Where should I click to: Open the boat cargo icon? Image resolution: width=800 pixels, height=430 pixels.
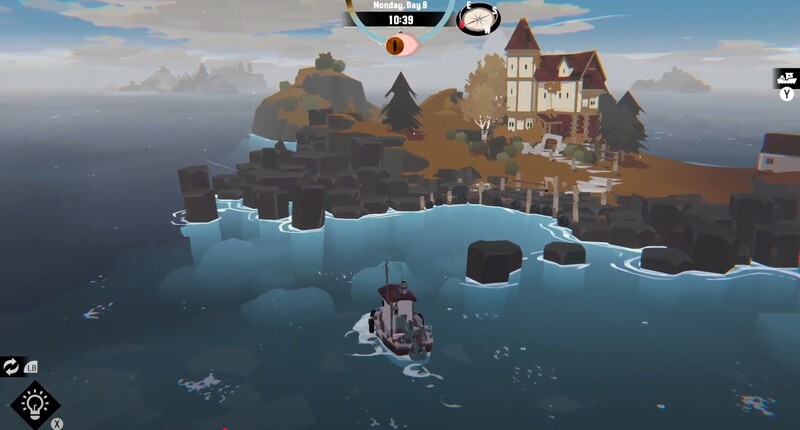point(787,78)
